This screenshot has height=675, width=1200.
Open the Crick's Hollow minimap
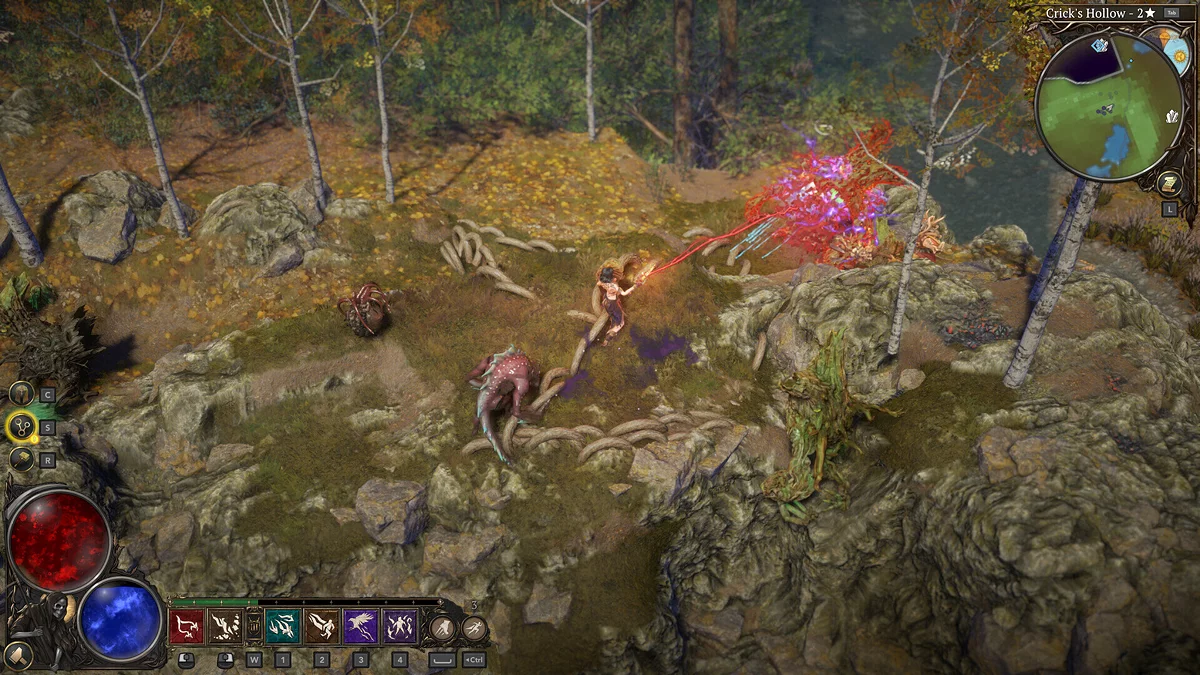point(1108,105)
